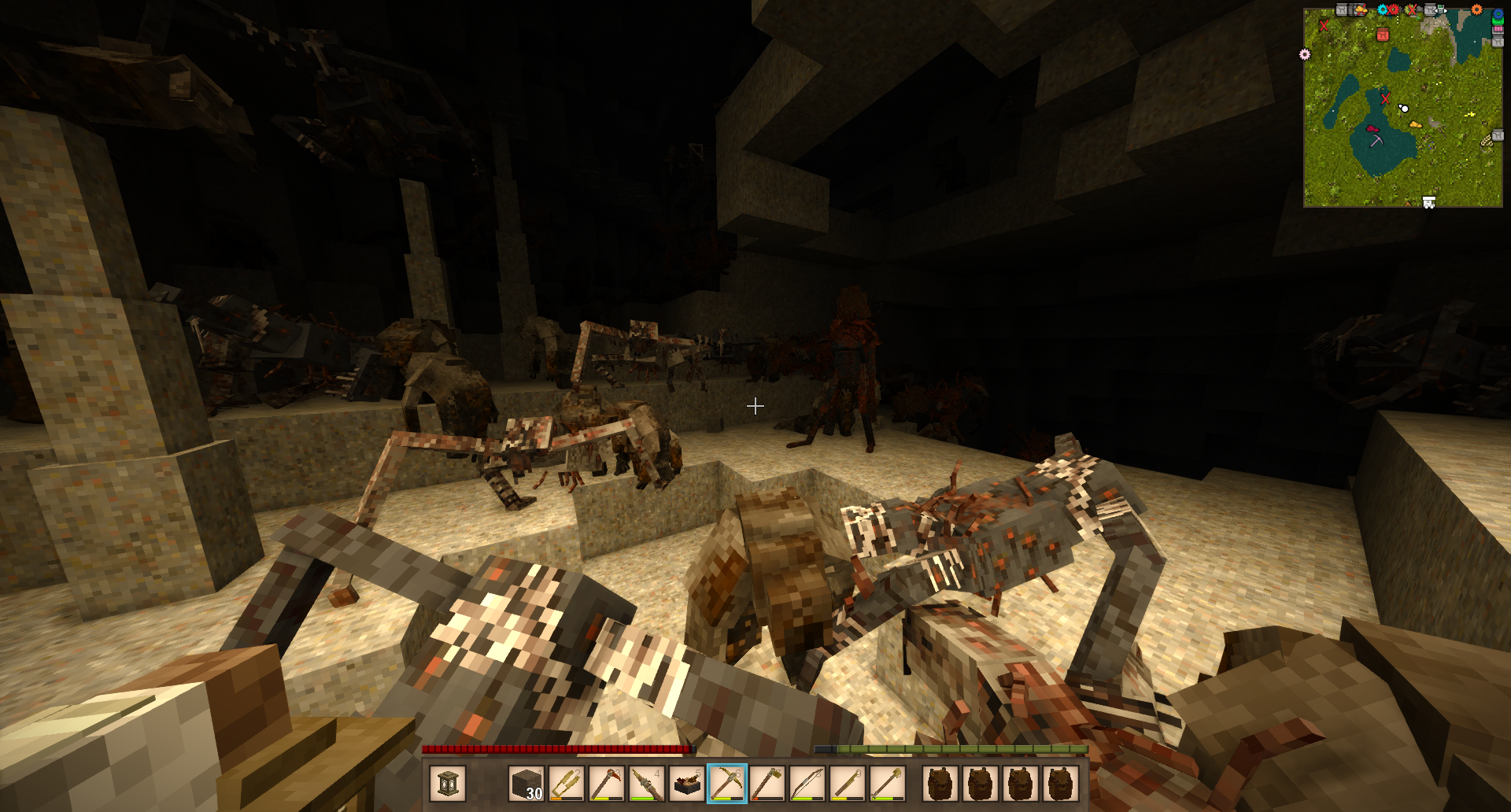
Task: Select the spear in hotbar slot 4
Action: (x=647, y=784)
